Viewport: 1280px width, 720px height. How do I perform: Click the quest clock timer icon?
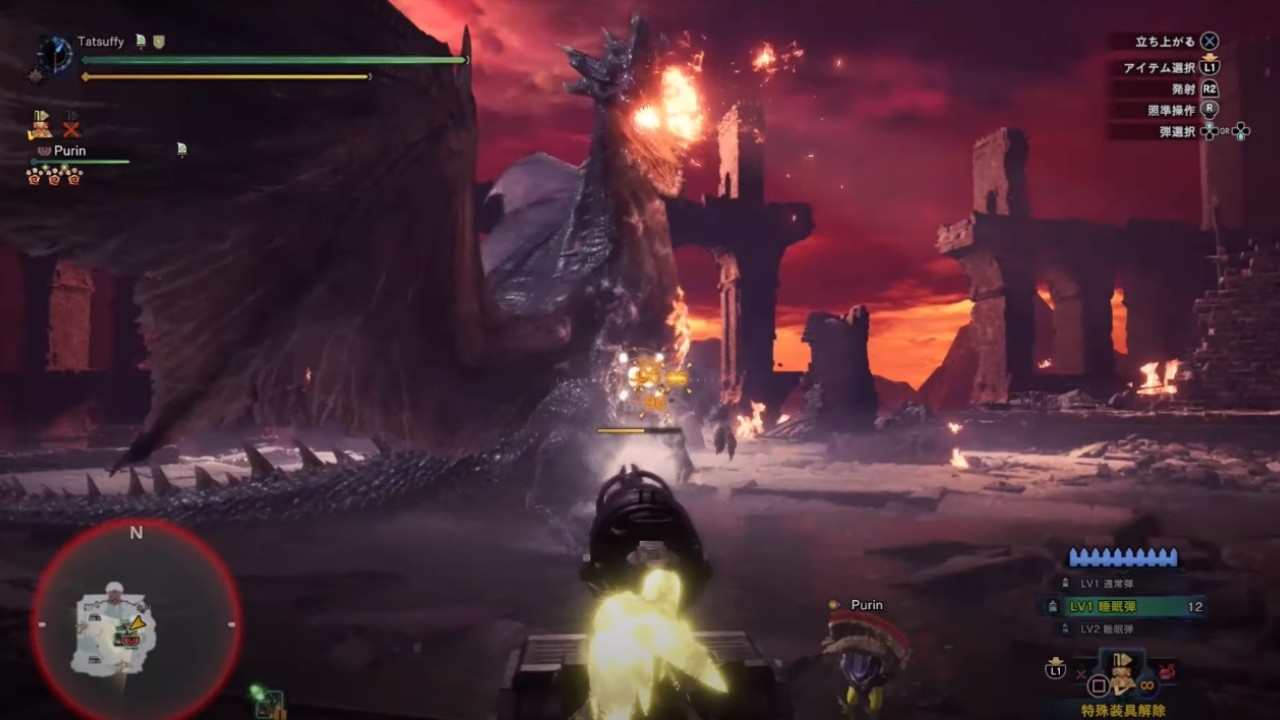[54, 53]
